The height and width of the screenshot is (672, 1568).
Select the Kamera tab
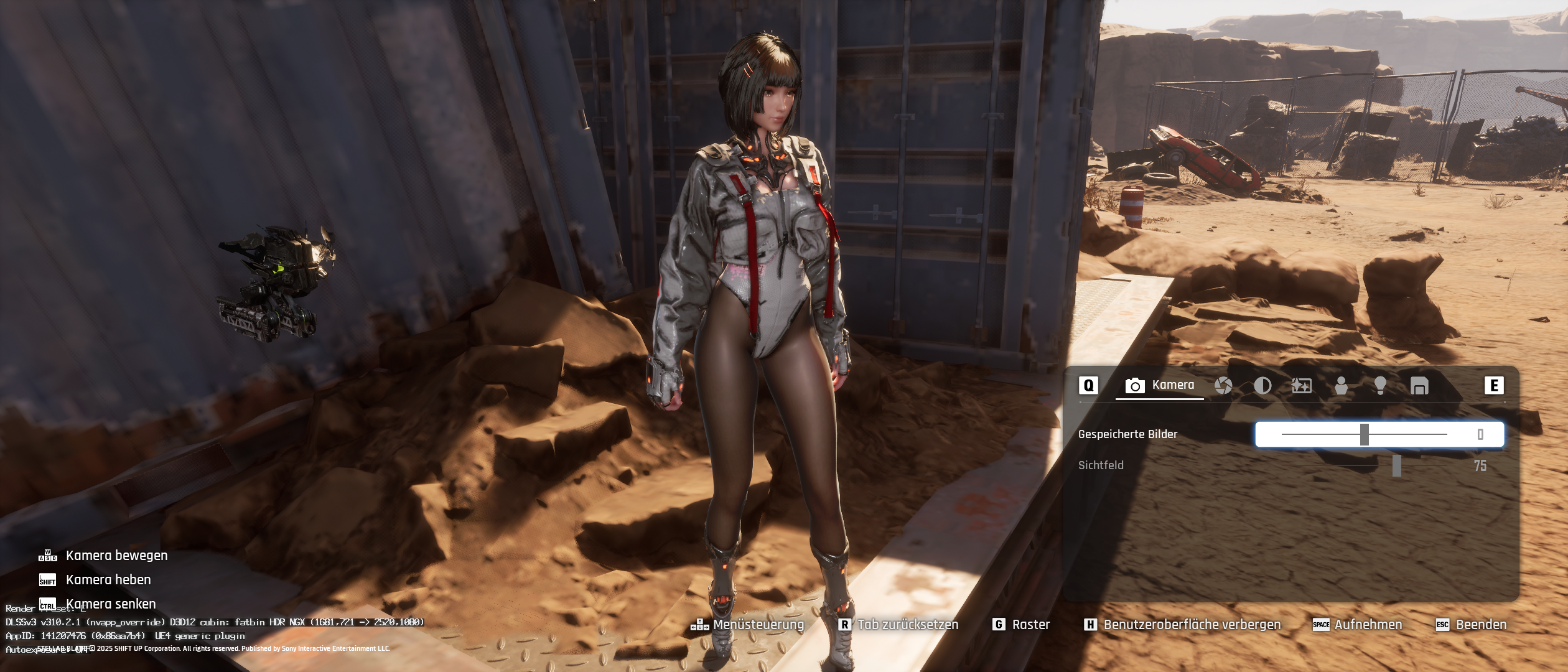tap(1160, 385)
